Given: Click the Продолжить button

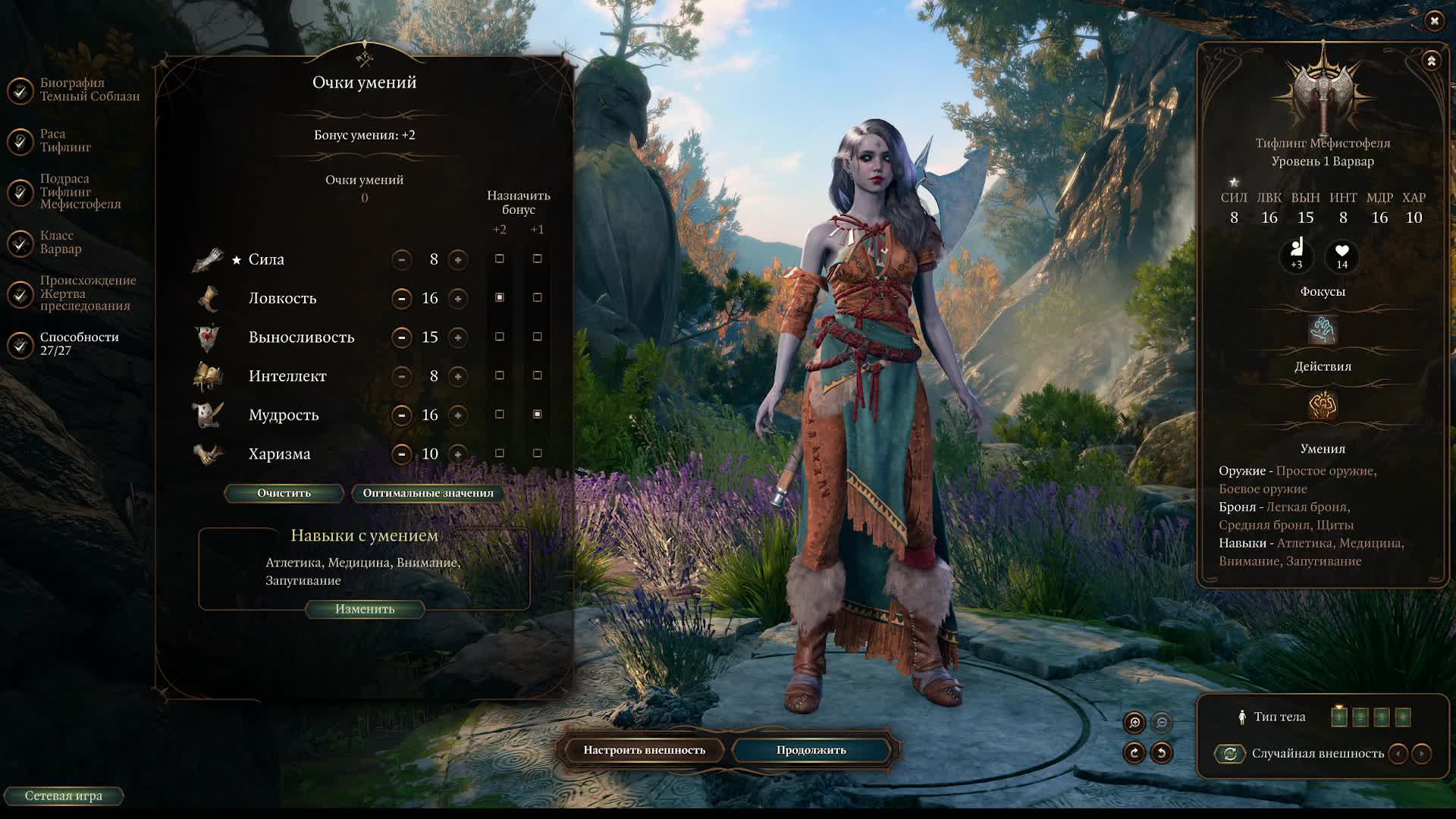Looking at the screenshot, I should pos(811,750).
